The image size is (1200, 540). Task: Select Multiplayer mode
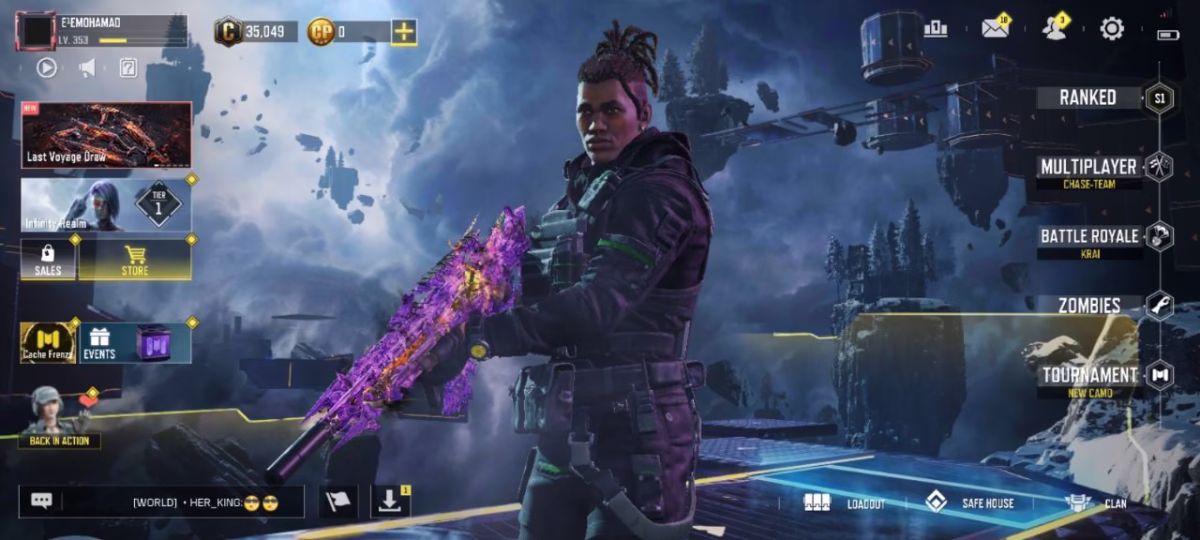click(1090, 167)
